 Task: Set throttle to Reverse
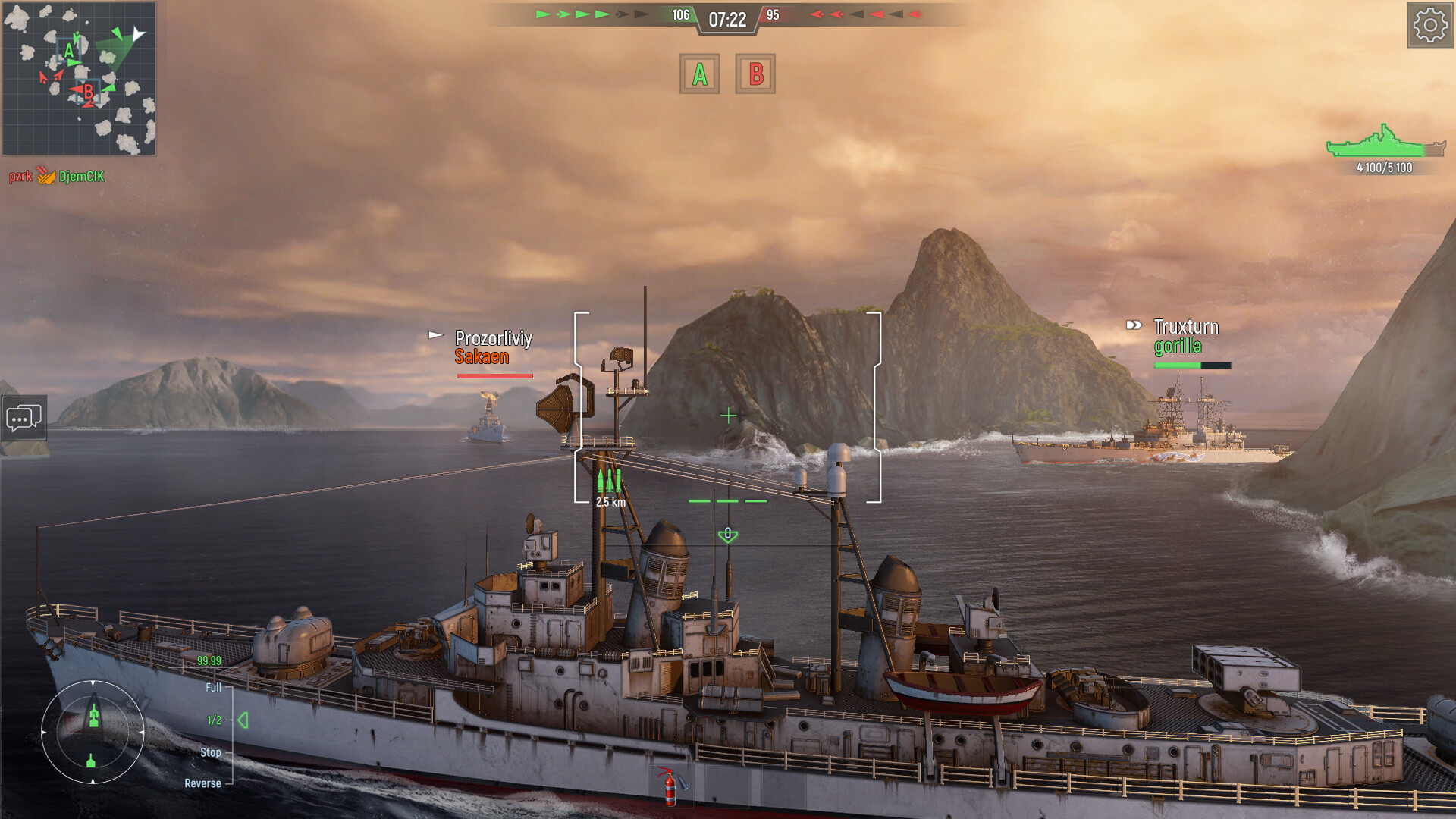point(202,783)
